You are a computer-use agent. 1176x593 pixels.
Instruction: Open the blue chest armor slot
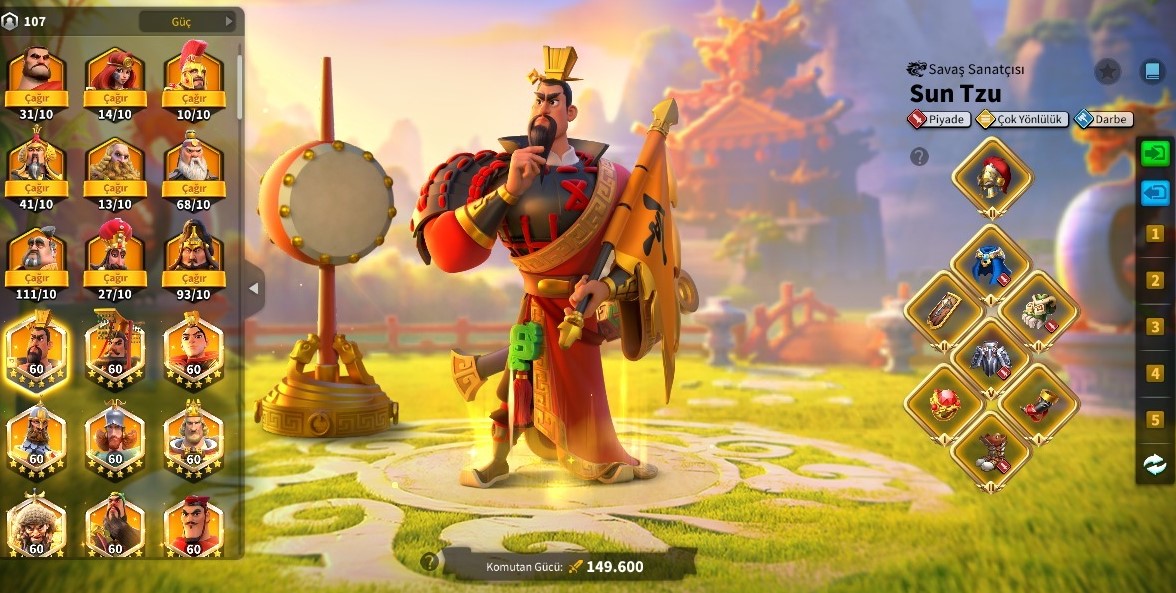(x=991, y=264)
